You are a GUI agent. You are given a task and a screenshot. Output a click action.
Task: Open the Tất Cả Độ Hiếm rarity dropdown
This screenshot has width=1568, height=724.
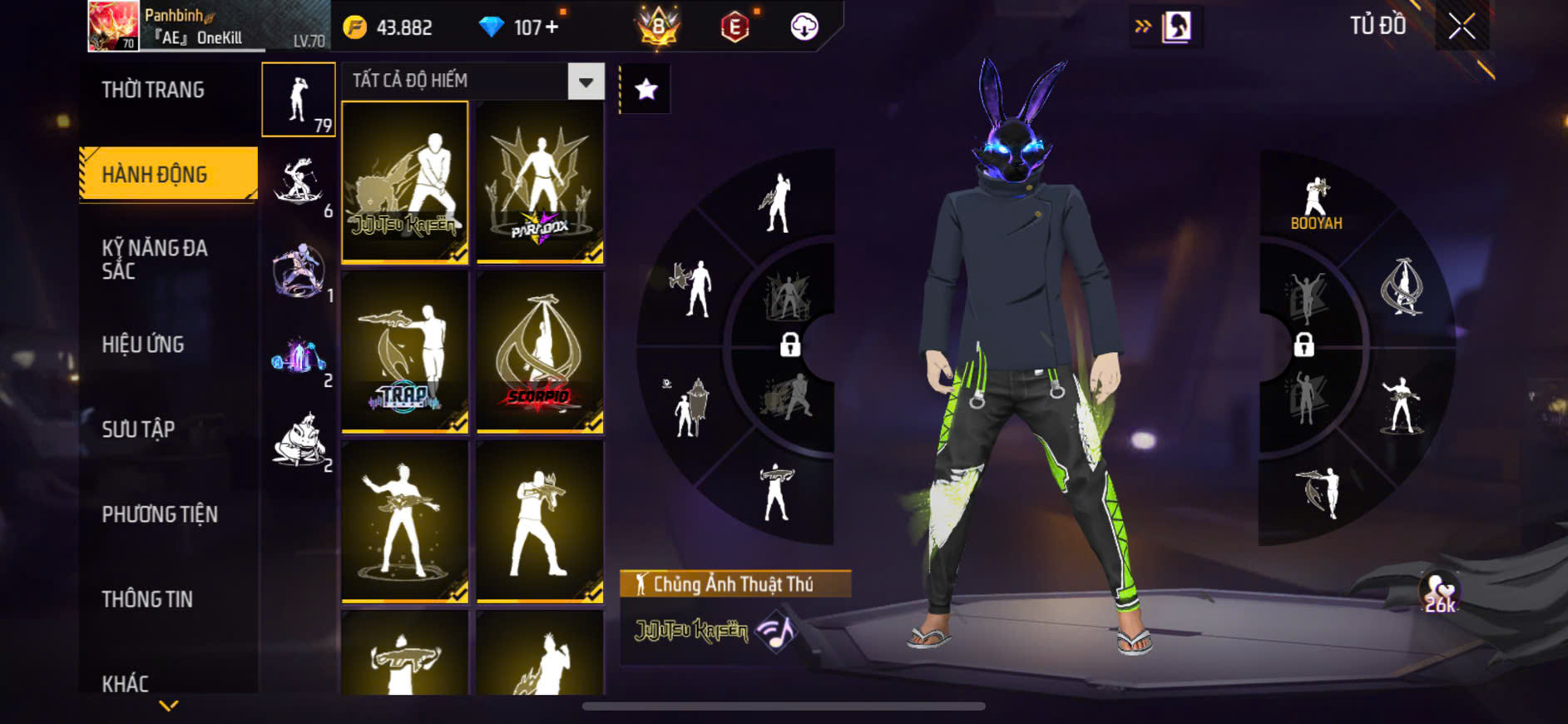[586, 82]
